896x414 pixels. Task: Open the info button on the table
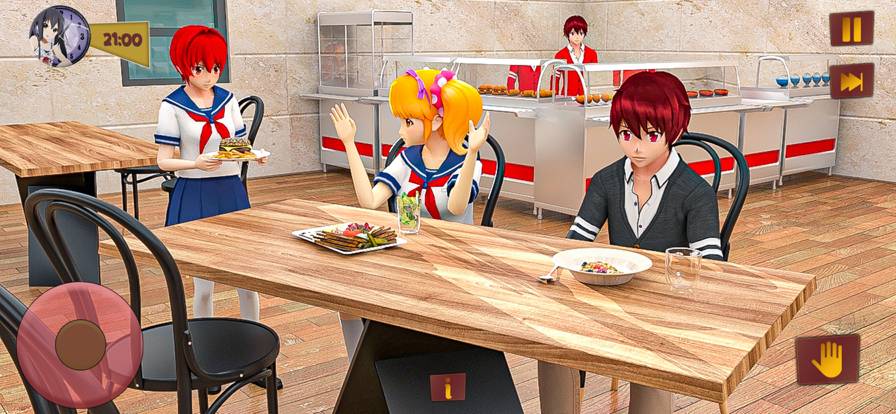(447, 387)
